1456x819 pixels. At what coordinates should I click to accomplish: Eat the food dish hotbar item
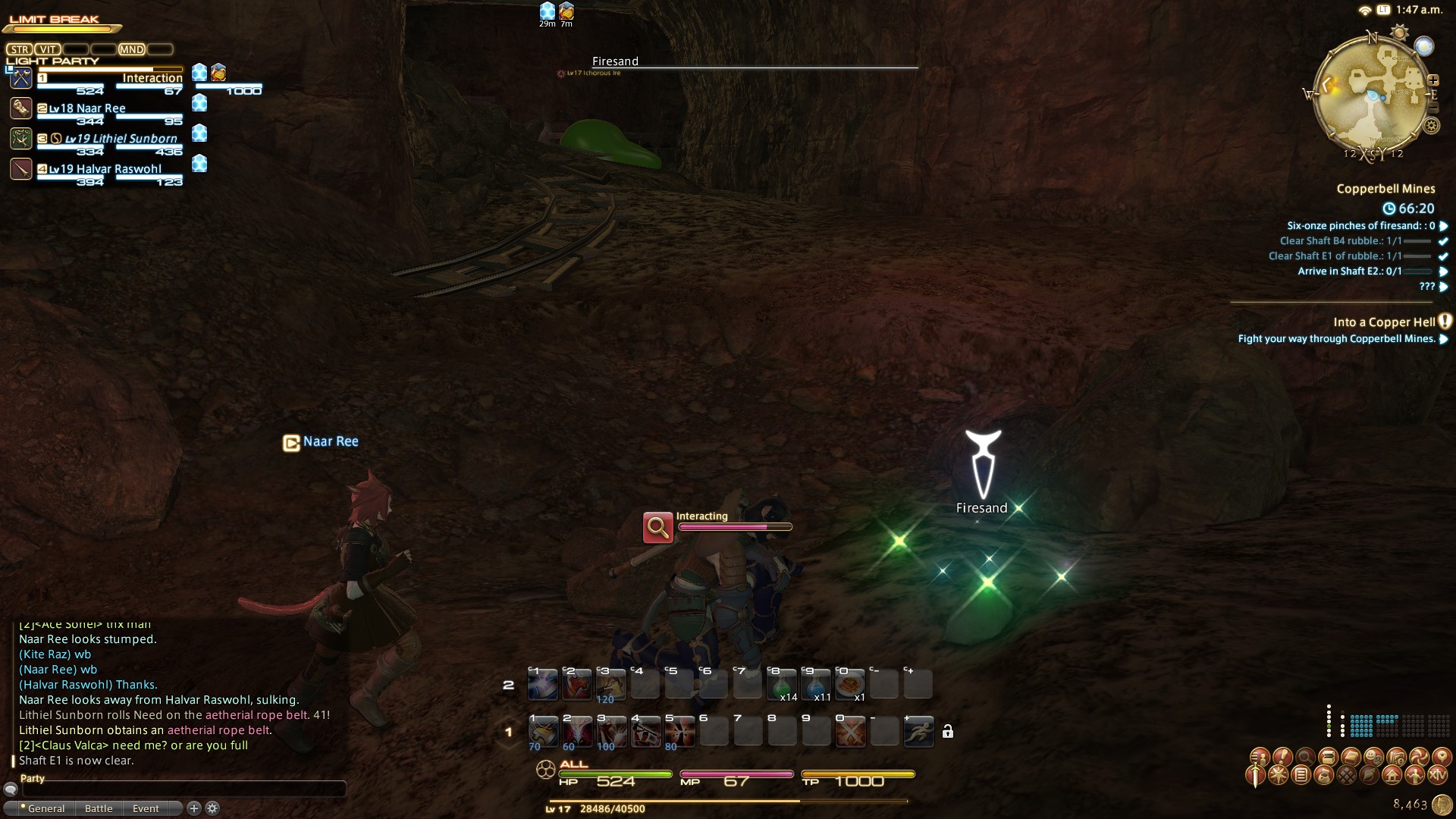point(850,683)
